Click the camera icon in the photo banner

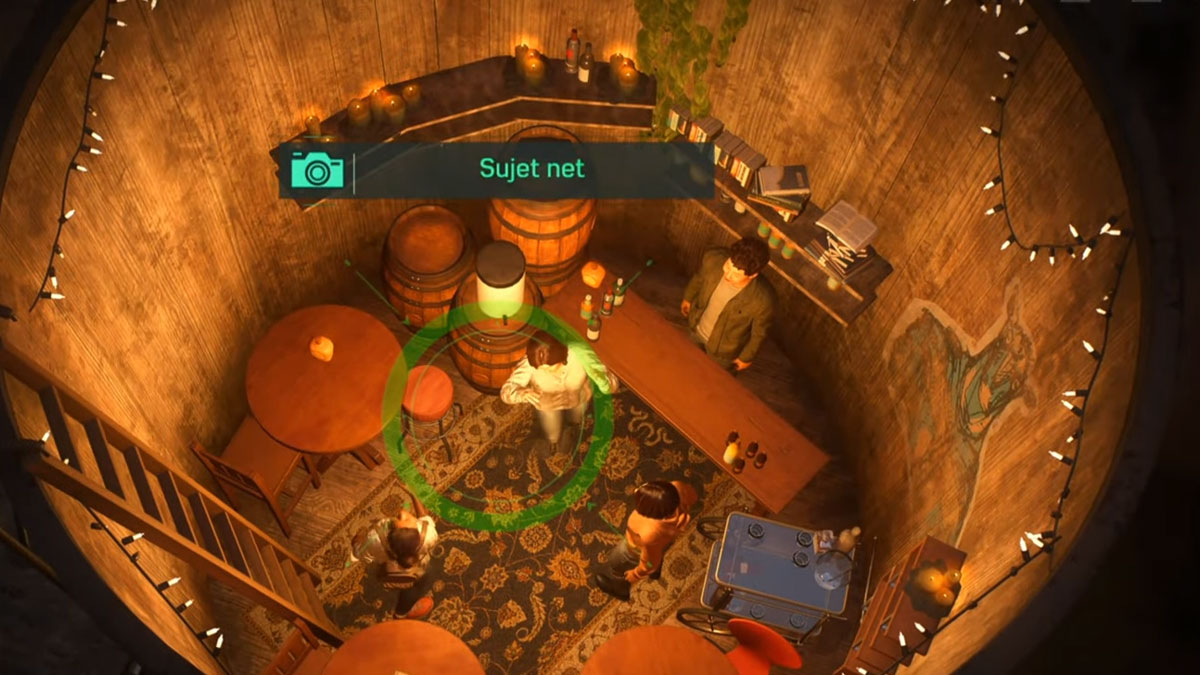[317, 169]
